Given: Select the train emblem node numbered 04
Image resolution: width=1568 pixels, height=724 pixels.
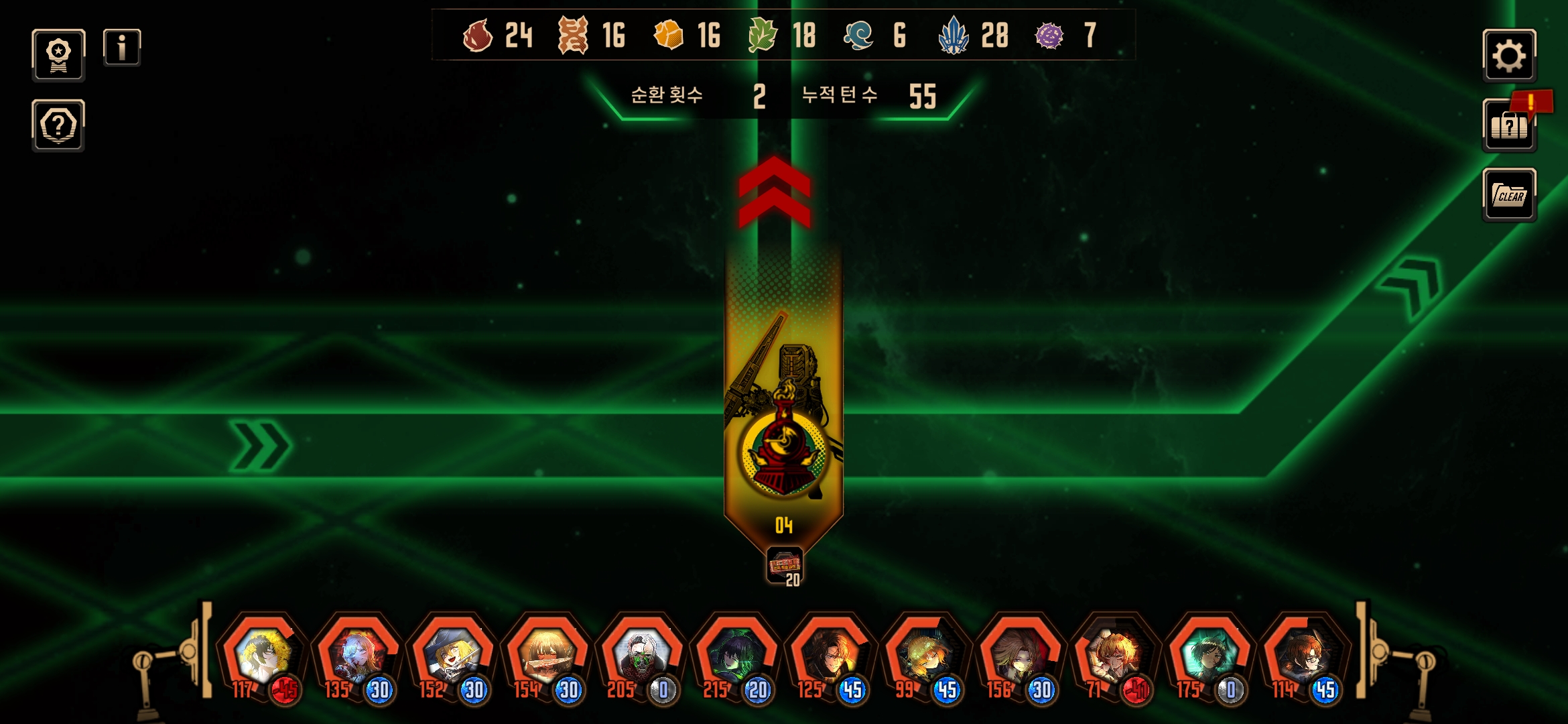Looking at the screenshot, I should (x=783, y=450).
